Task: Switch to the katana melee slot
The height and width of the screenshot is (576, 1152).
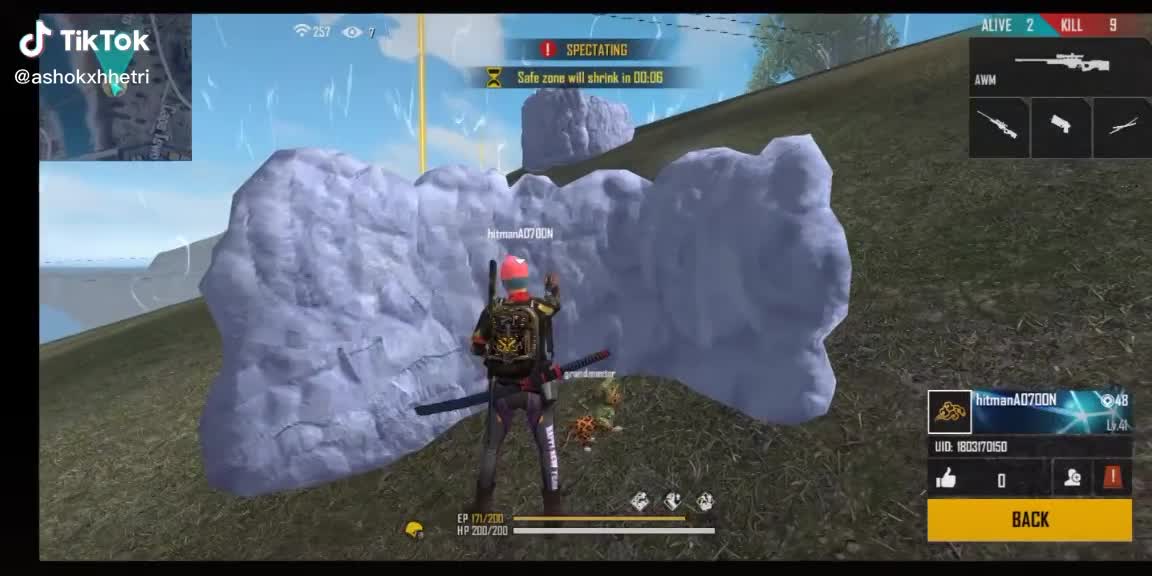Action: pos(1122,127)
